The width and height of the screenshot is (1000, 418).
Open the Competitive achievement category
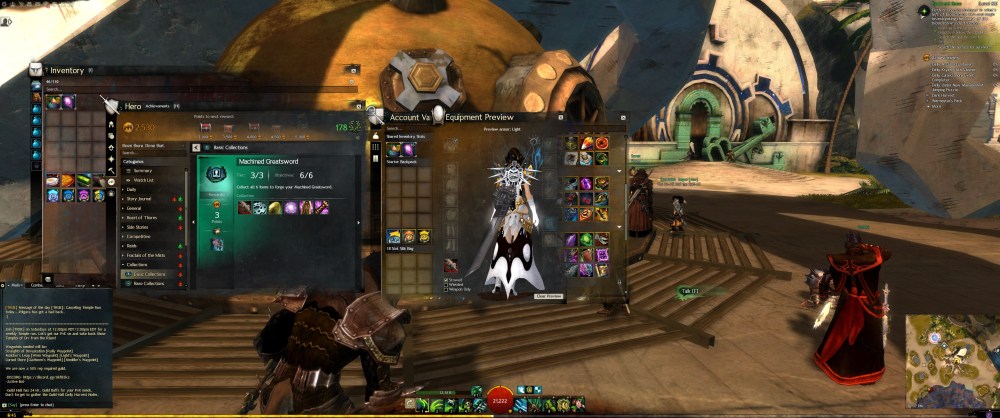click(x=140, y=236)
